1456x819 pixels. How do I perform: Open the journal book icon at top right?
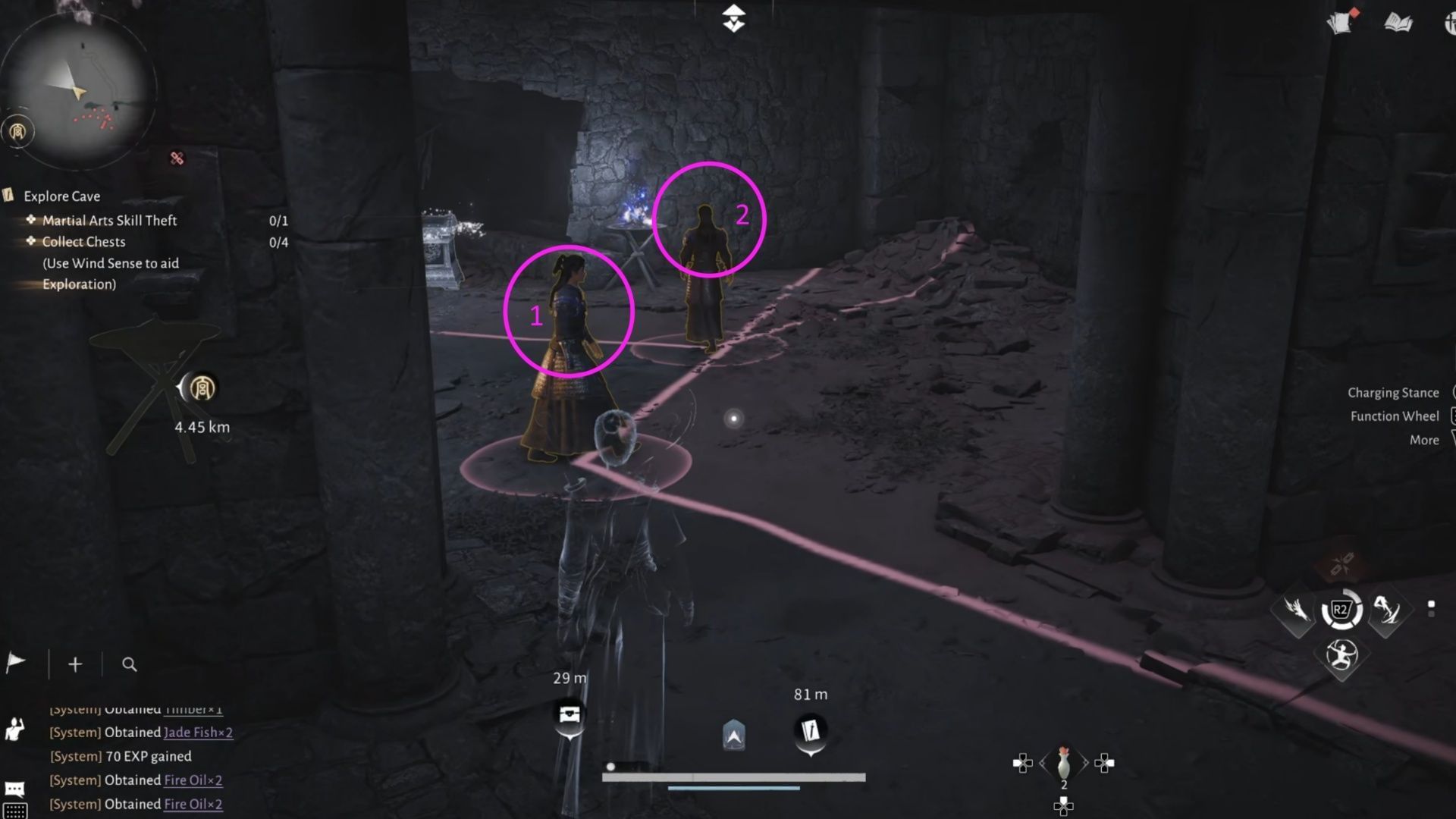coord(1399,23)
